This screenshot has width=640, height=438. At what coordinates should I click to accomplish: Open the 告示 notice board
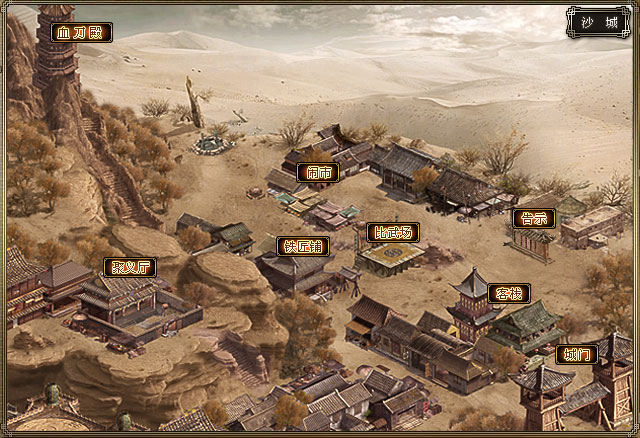click(532, 218)
